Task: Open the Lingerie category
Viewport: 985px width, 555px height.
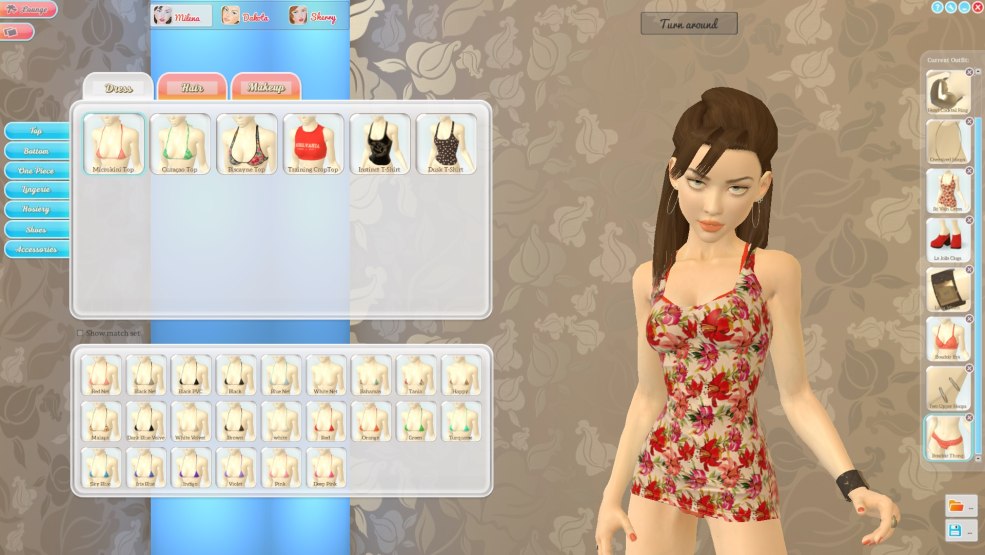Action: (36, 190)
